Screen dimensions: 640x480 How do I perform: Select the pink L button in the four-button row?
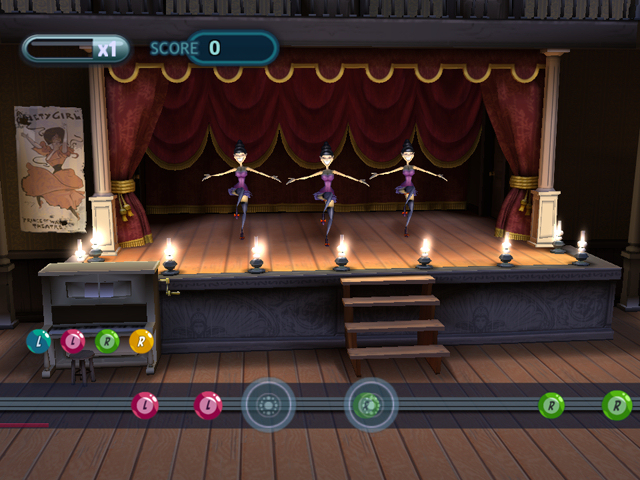coord(73,342)
